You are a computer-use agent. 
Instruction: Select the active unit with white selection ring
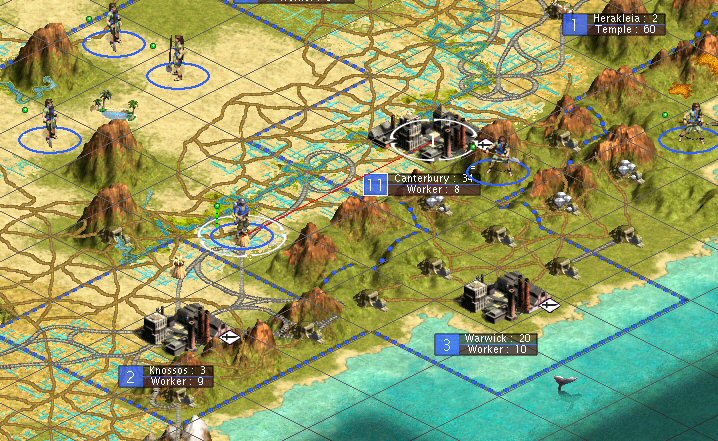coord(241,226)
